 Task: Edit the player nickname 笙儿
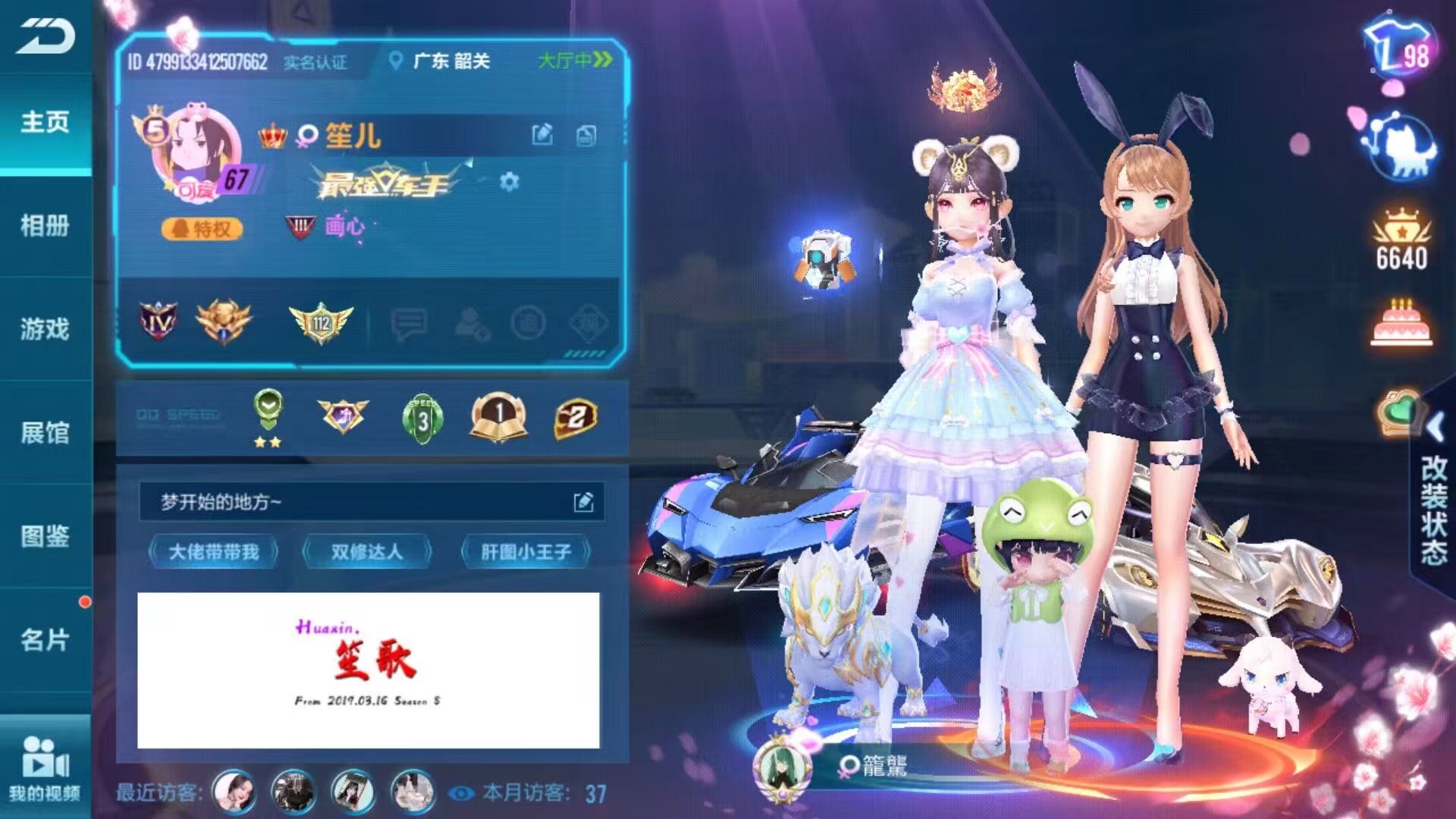542,135
